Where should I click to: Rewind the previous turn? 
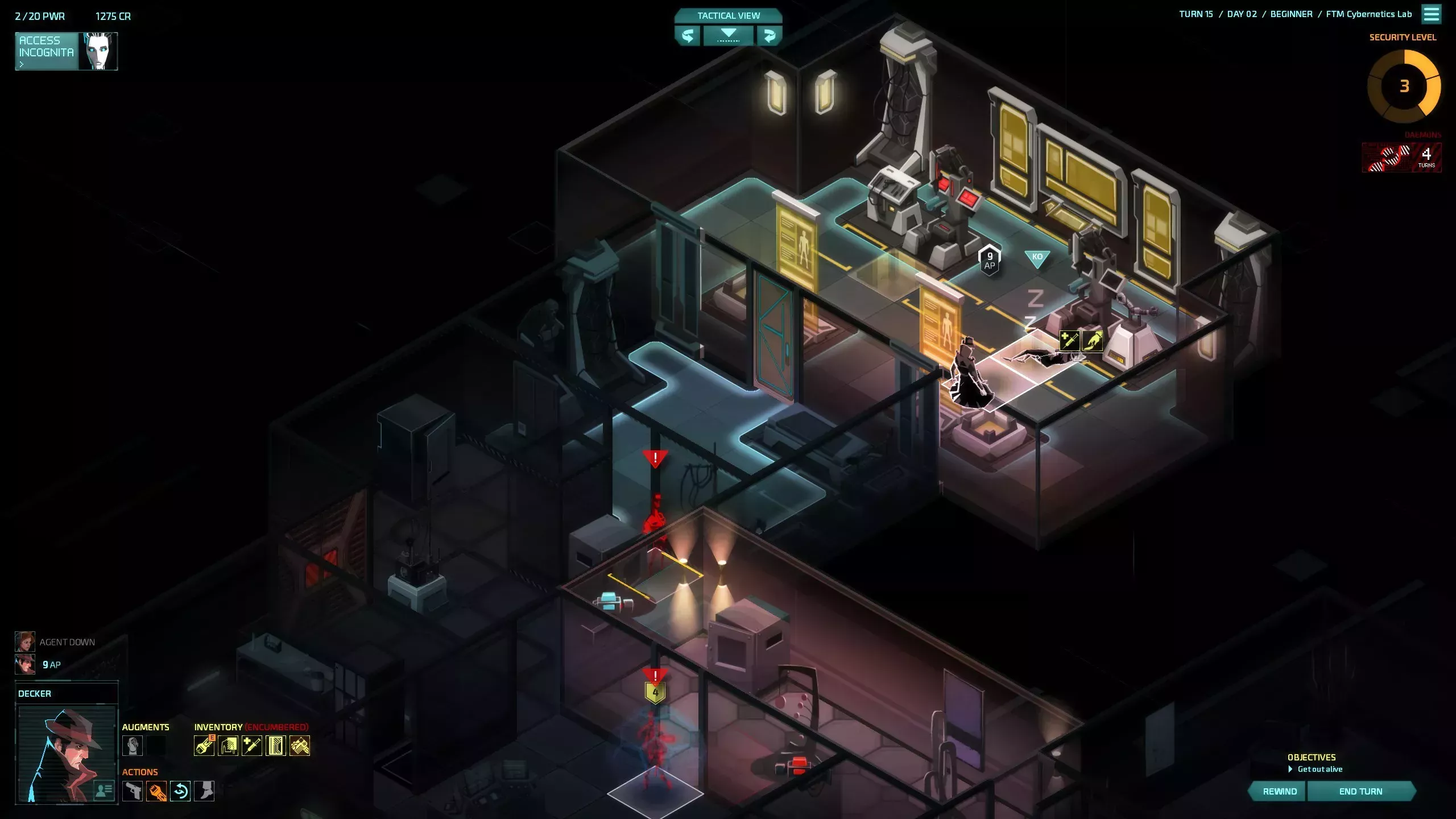pyautogui.click(x=1280, y=791)
